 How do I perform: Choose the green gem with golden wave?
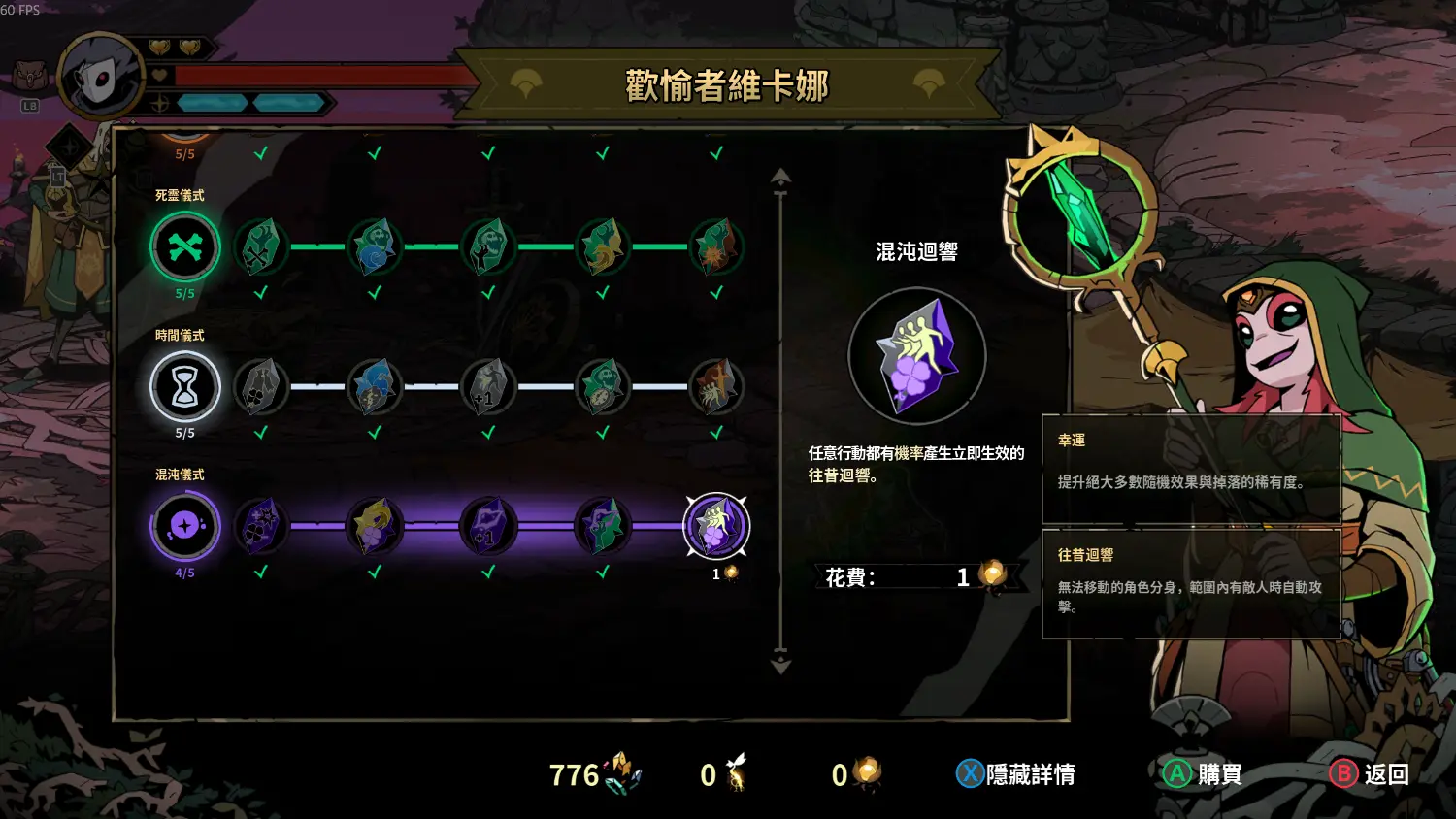(603, 247)
